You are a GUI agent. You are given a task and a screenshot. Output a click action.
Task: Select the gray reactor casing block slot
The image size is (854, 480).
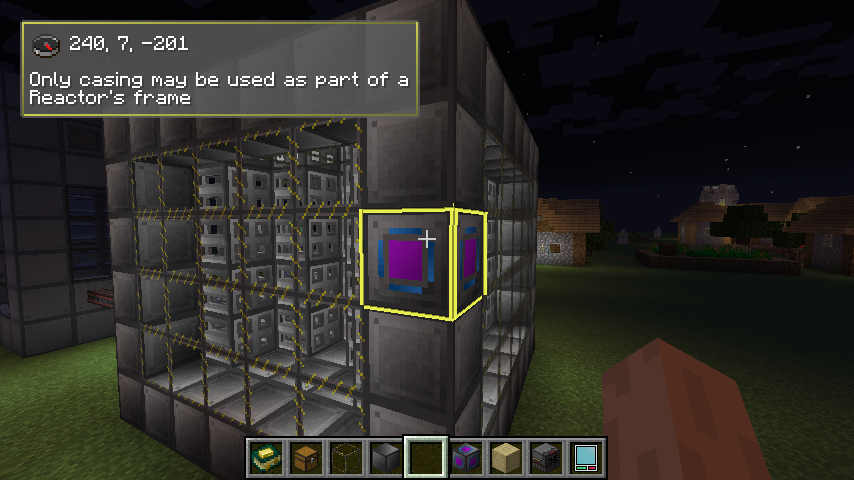tap(386, 457)
